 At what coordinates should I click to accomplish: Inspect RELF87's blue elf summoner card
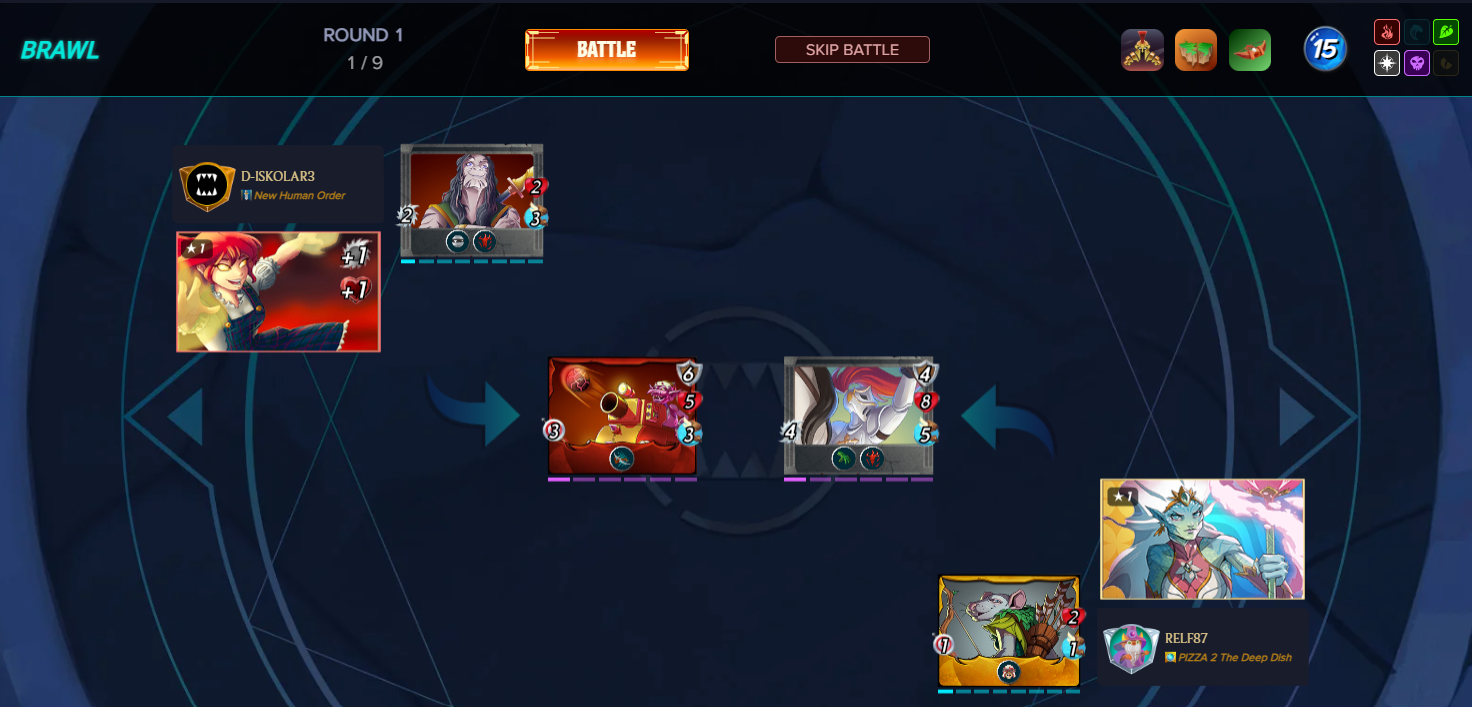click(1202, 539)
